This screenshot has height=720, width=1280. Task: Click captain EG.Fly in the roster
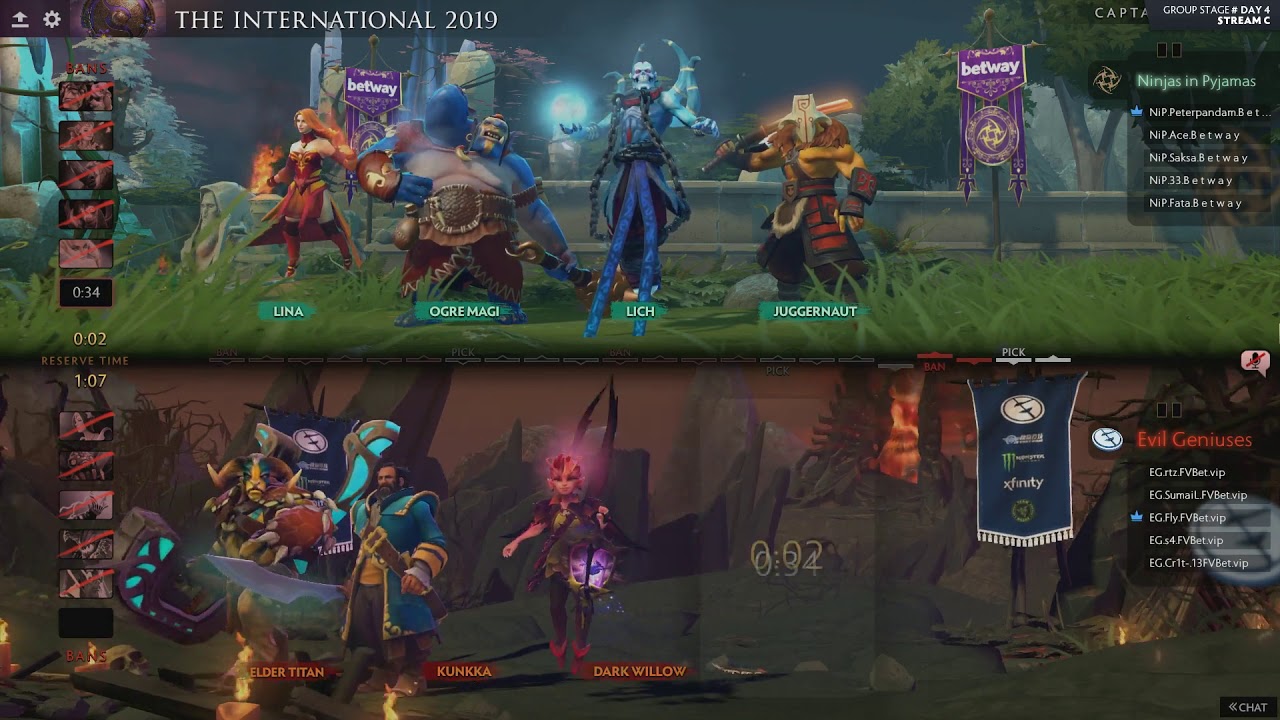click(1187, 518)
